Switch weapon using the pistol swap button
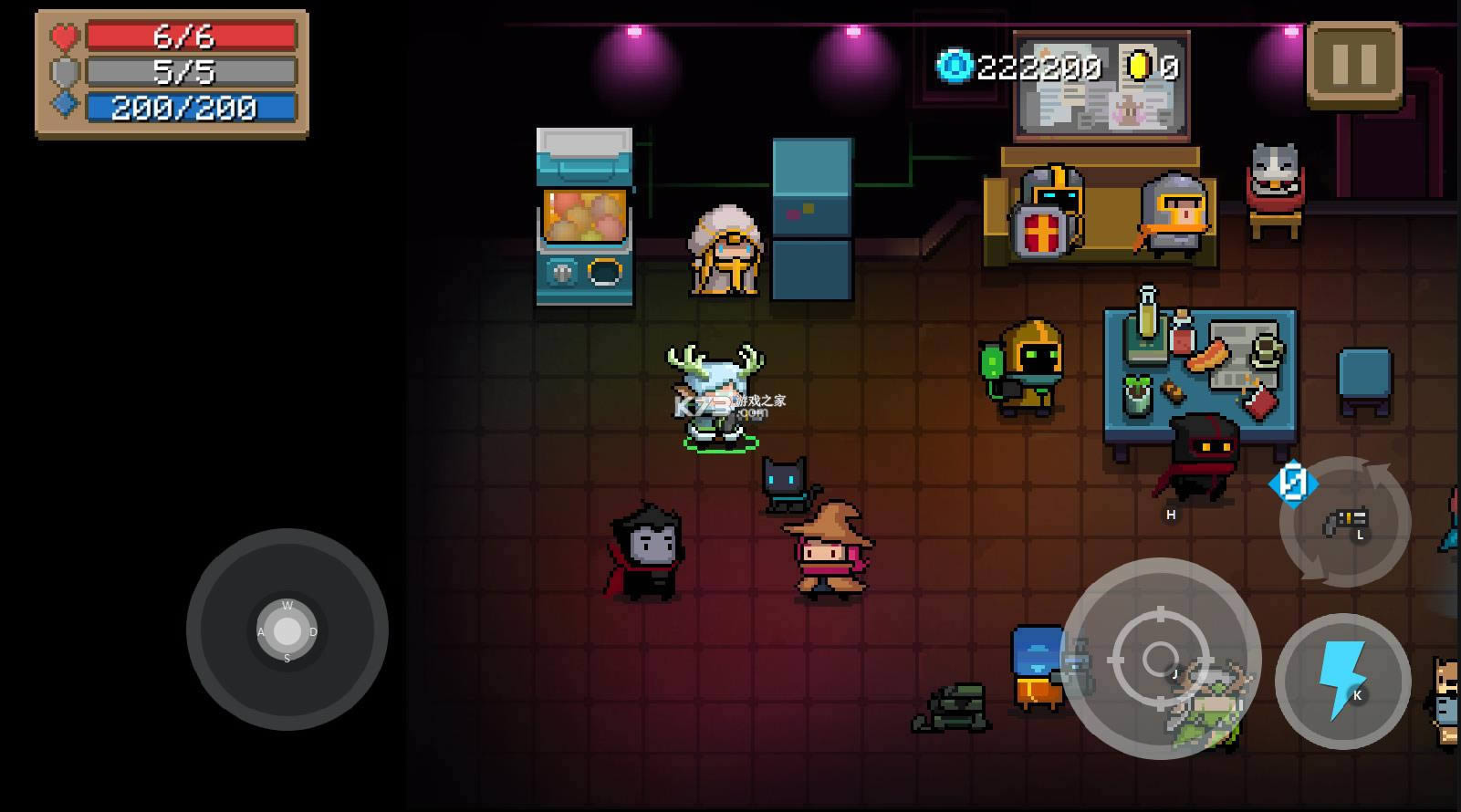The width and height of the screenshot is (1461, 812). [1345, 523]
